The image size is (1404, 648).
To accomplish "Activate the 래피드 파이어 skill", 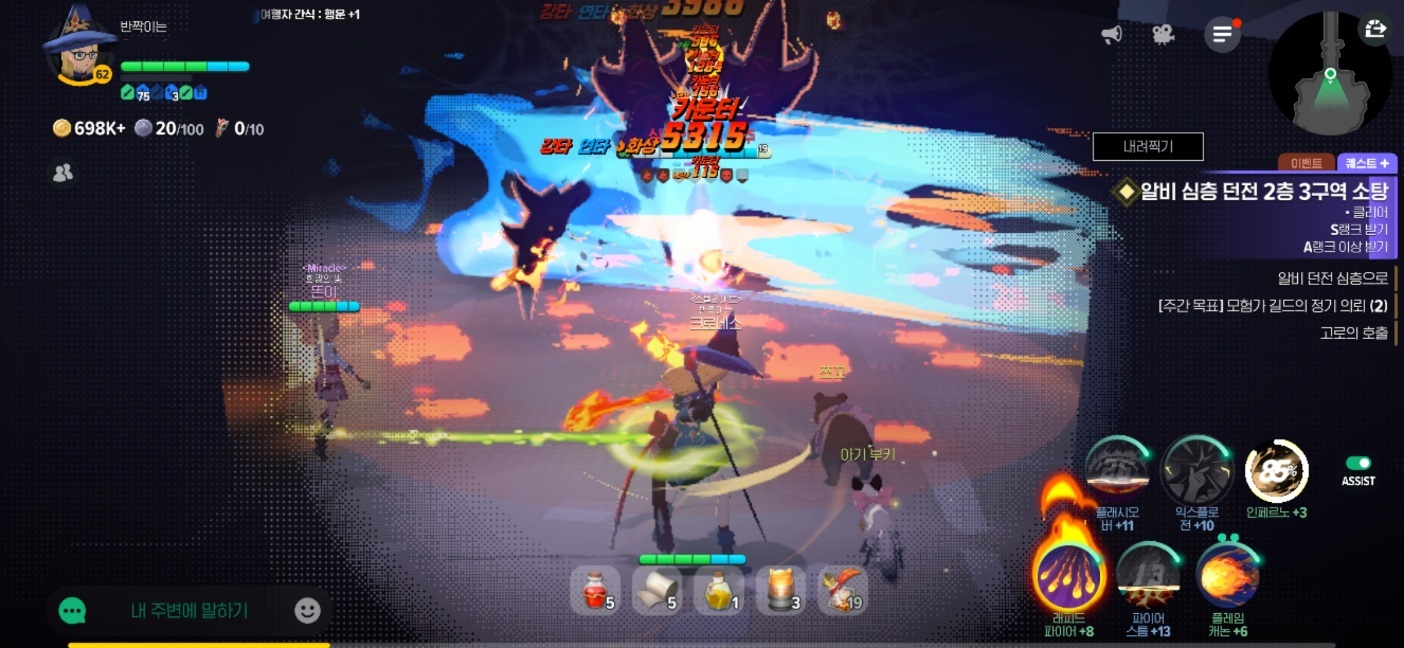I will coord(1070,575).
